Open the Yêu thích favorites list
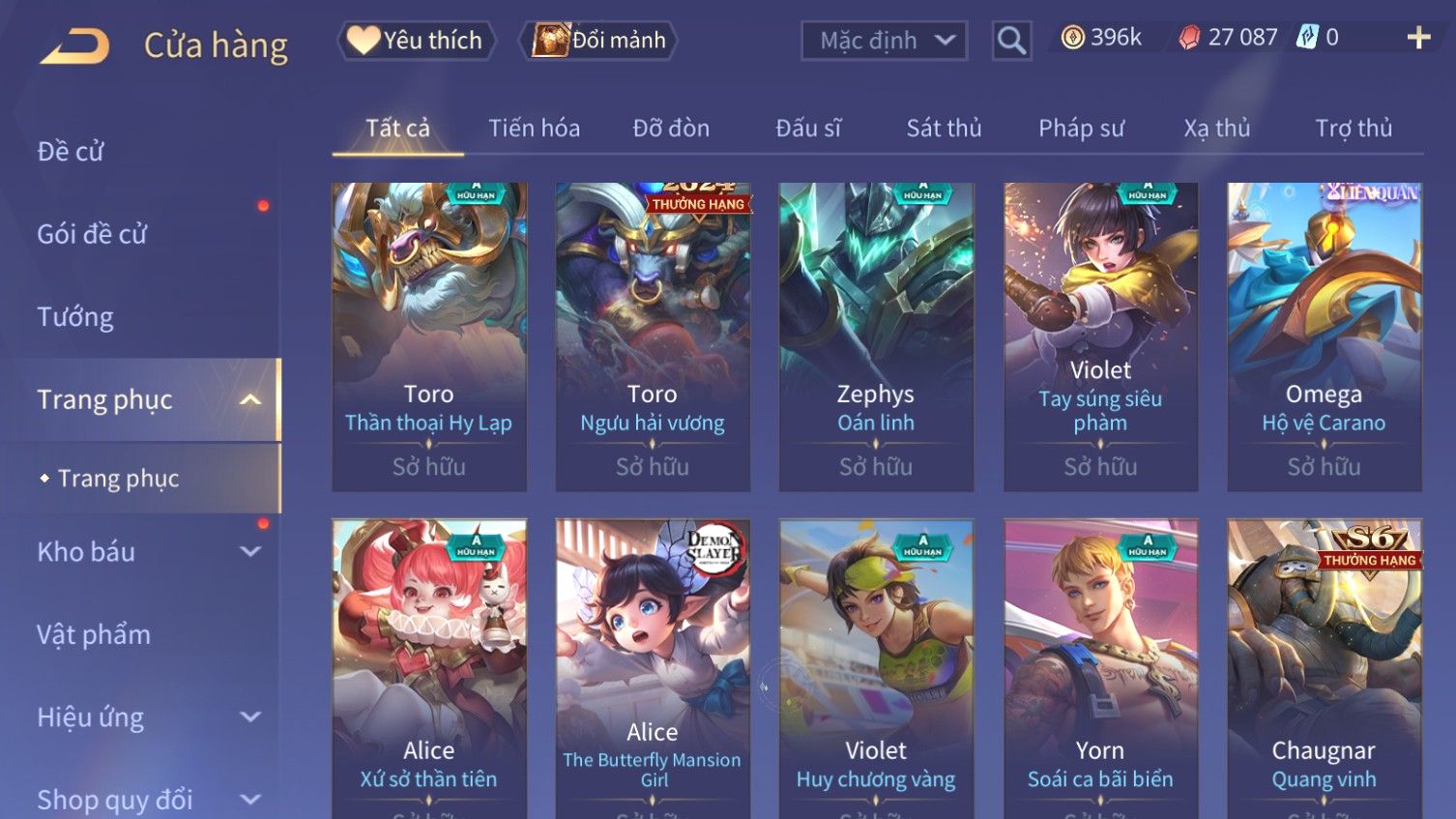1456x819 pixels. point(416,41)
